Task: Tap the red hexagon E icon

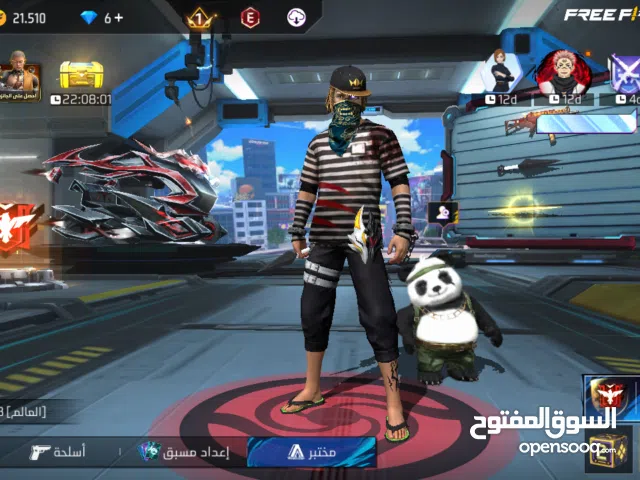Action: click(250, 17)
